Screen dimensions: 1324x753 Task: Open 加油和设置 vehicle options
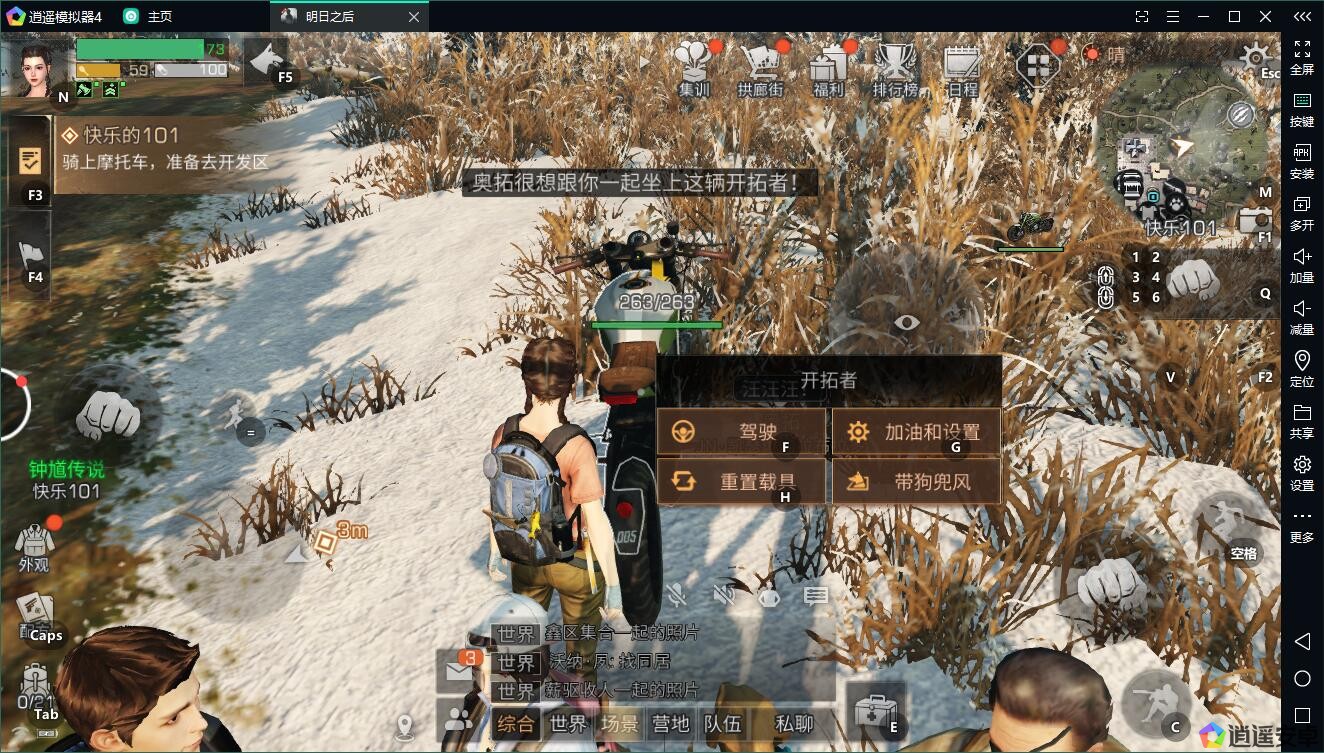(x=916, y=432)
